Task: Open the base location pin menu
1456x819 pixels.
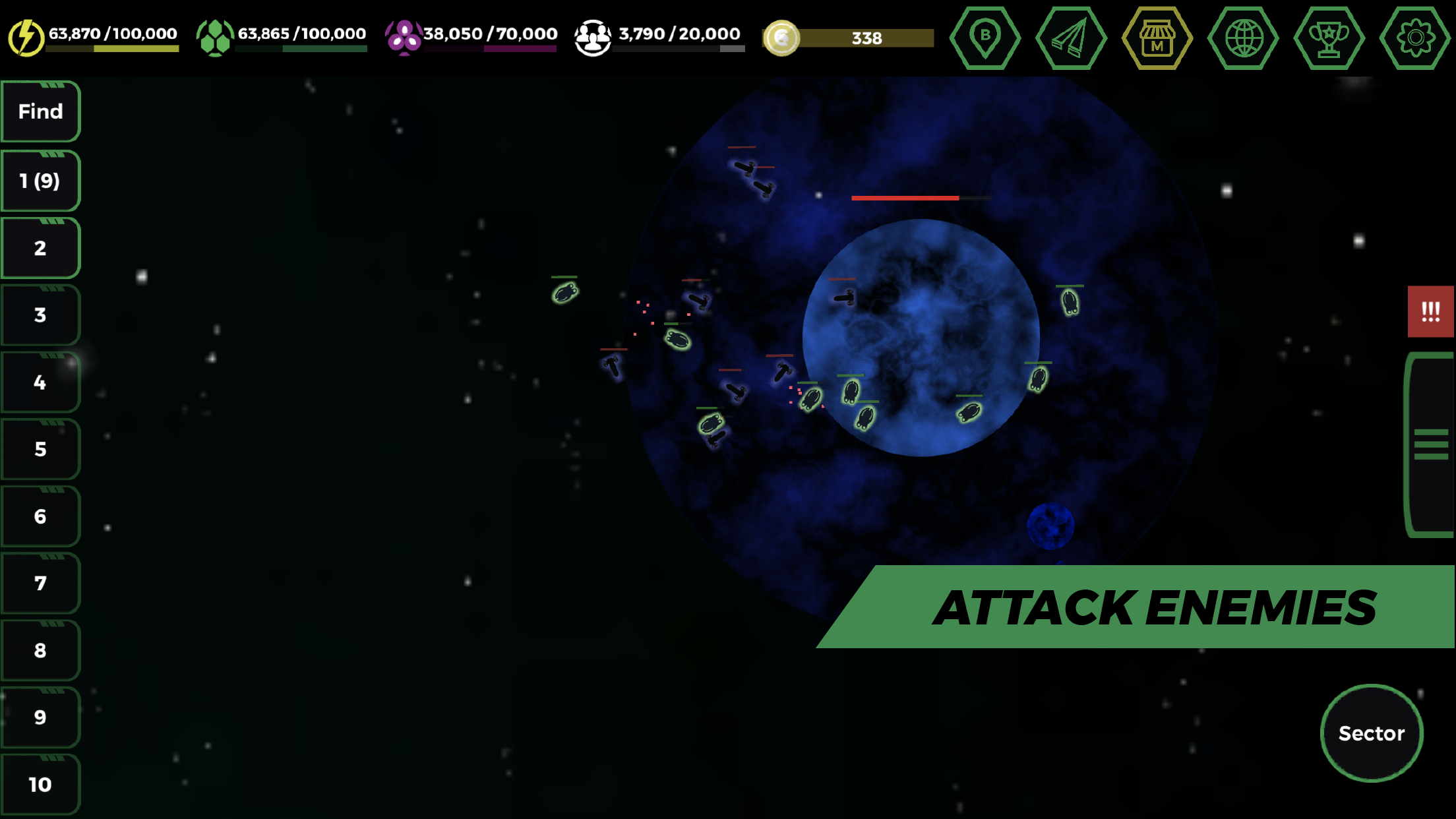Action: [985, 38]
